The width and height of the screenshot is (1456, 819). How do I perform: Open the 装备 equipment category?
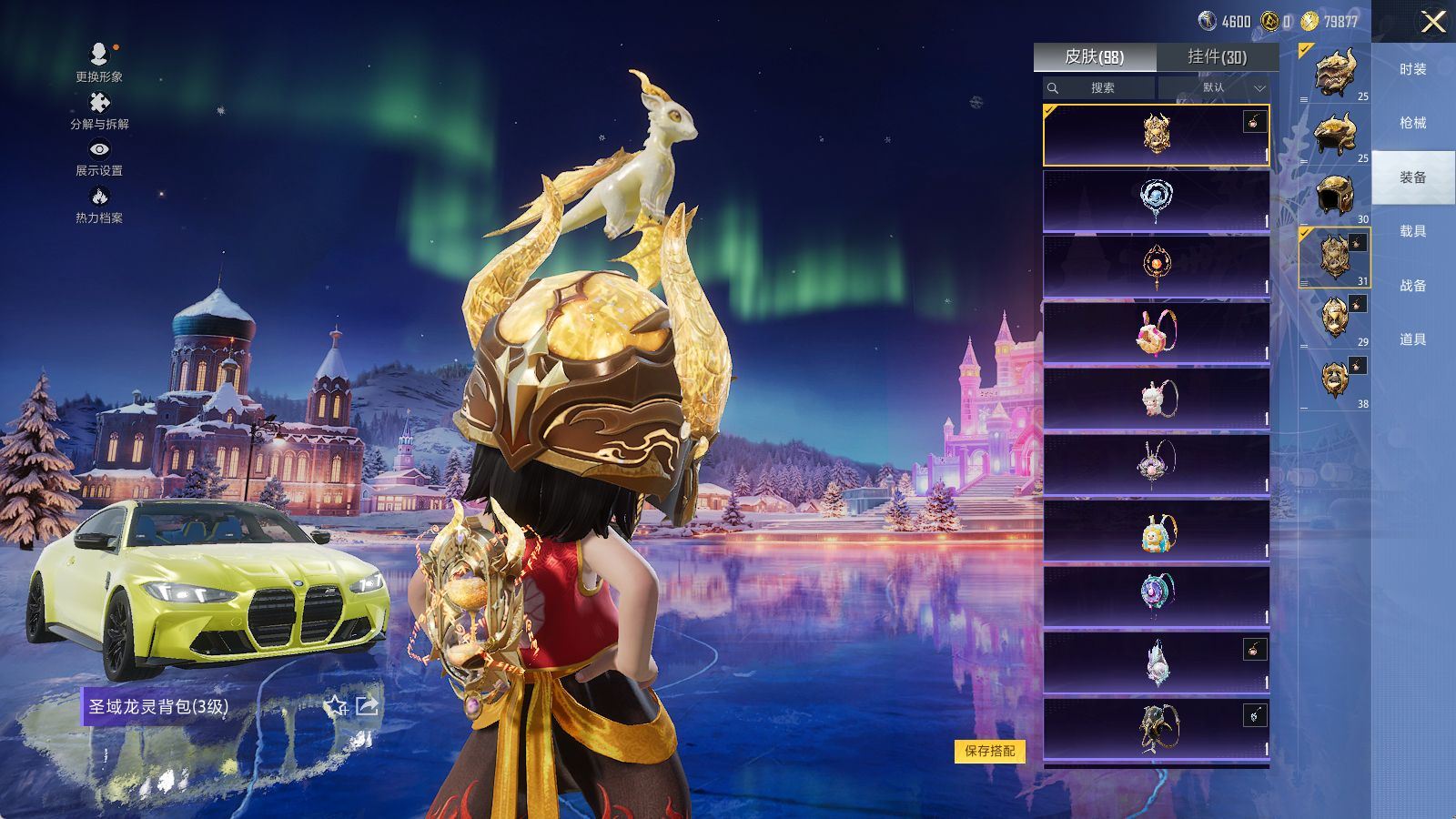tap(1412, 177)
